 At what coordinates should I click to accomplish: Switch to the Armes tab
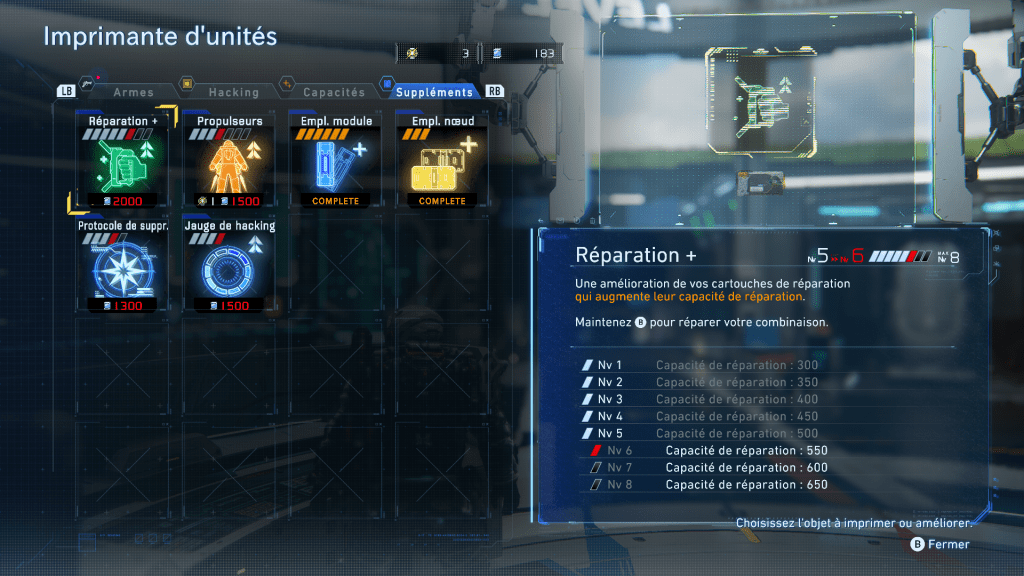tap(133, 92)
